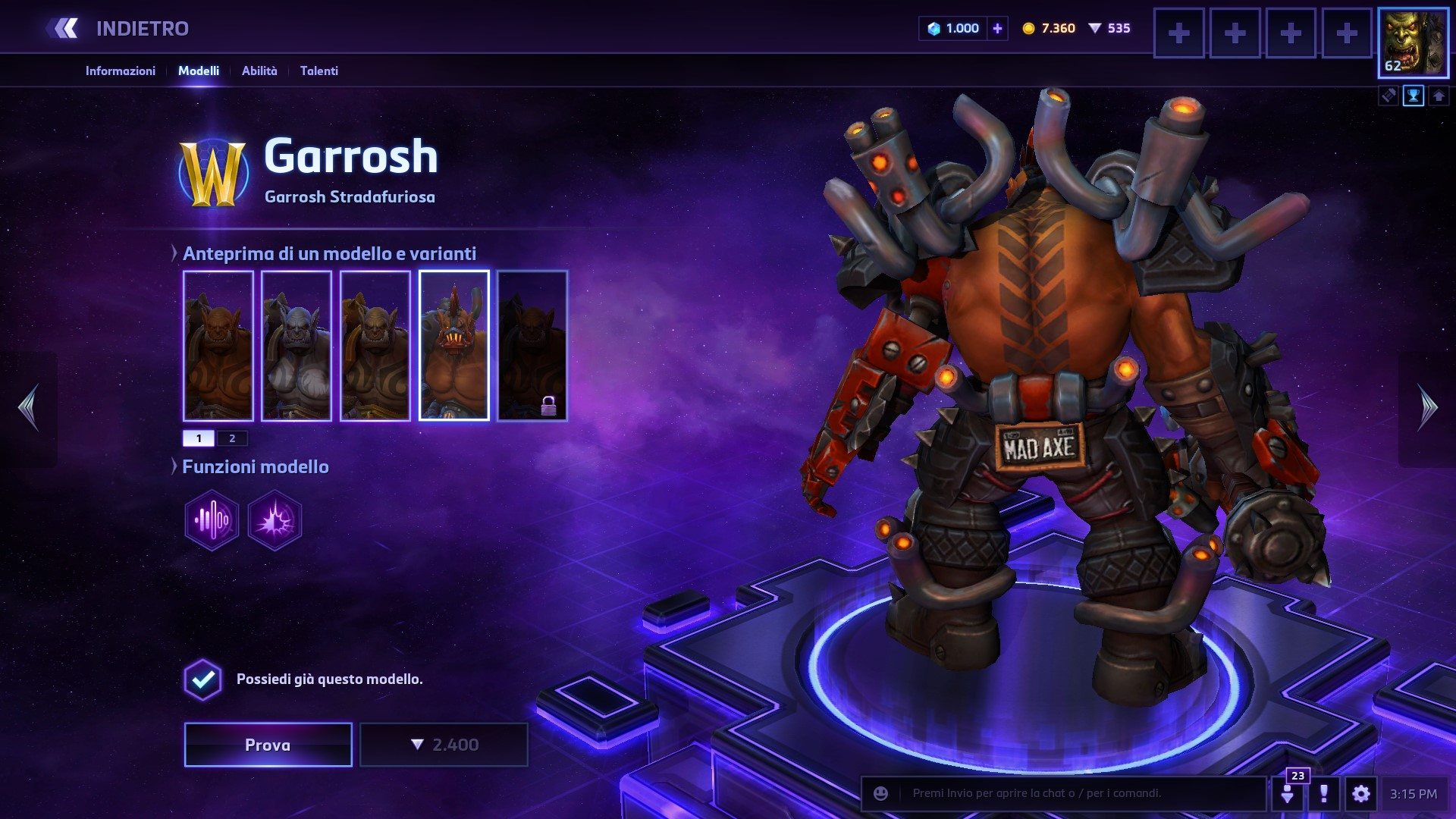This screenshot has height=819, width=1456.
Task: Open the Abilità tab
Action: click(259, 71)
